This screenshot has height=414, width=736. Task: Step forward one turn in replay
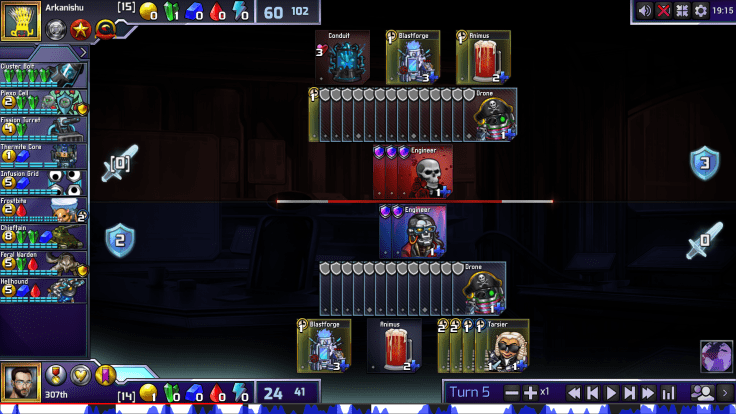(630, 393)
